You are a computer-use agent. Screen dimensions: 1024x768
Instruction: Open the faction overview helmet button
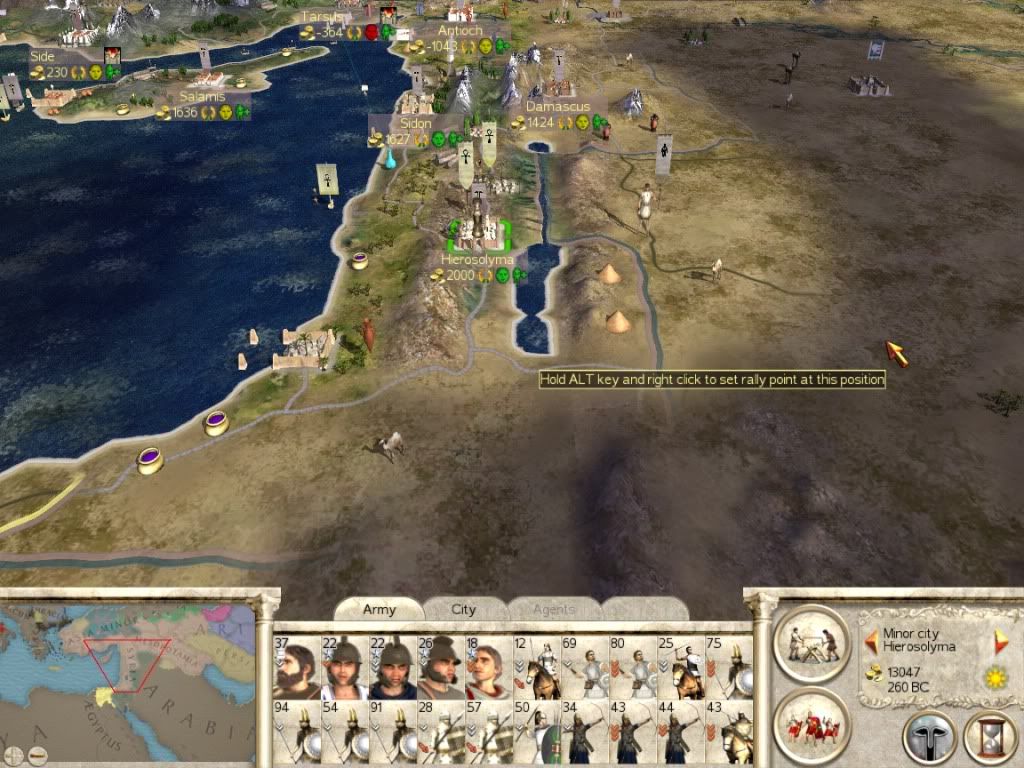pyautogui.click(x=929, y=739)
